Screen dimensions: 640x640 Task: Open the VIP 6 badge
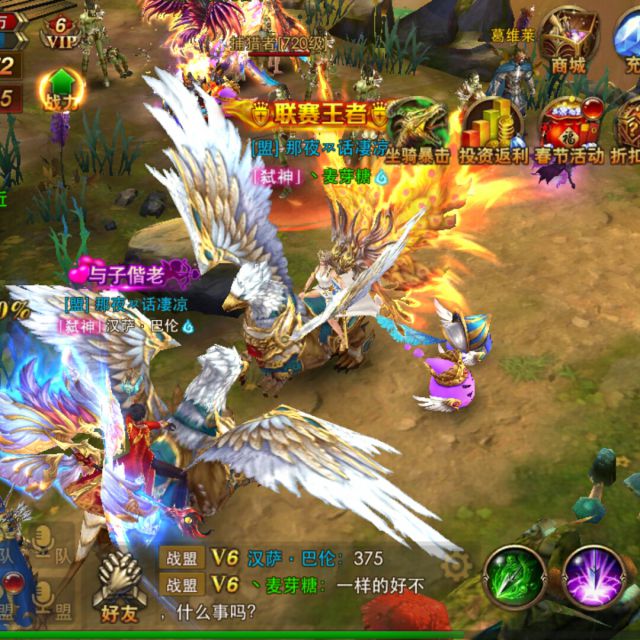point(61,31)
